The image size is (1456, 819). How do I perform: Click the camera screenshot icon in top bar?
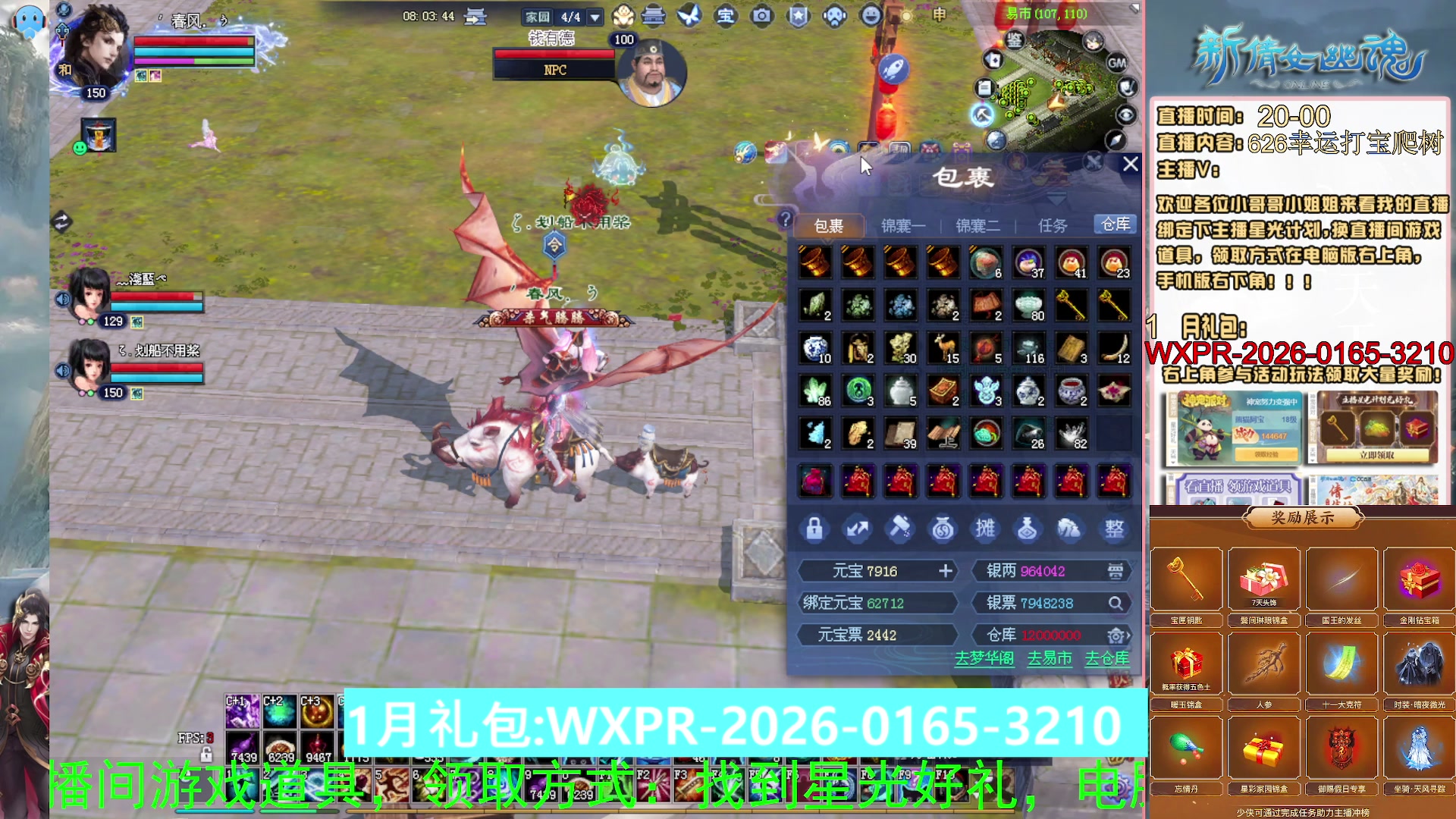pyautogui.click(x=762, y=15)
